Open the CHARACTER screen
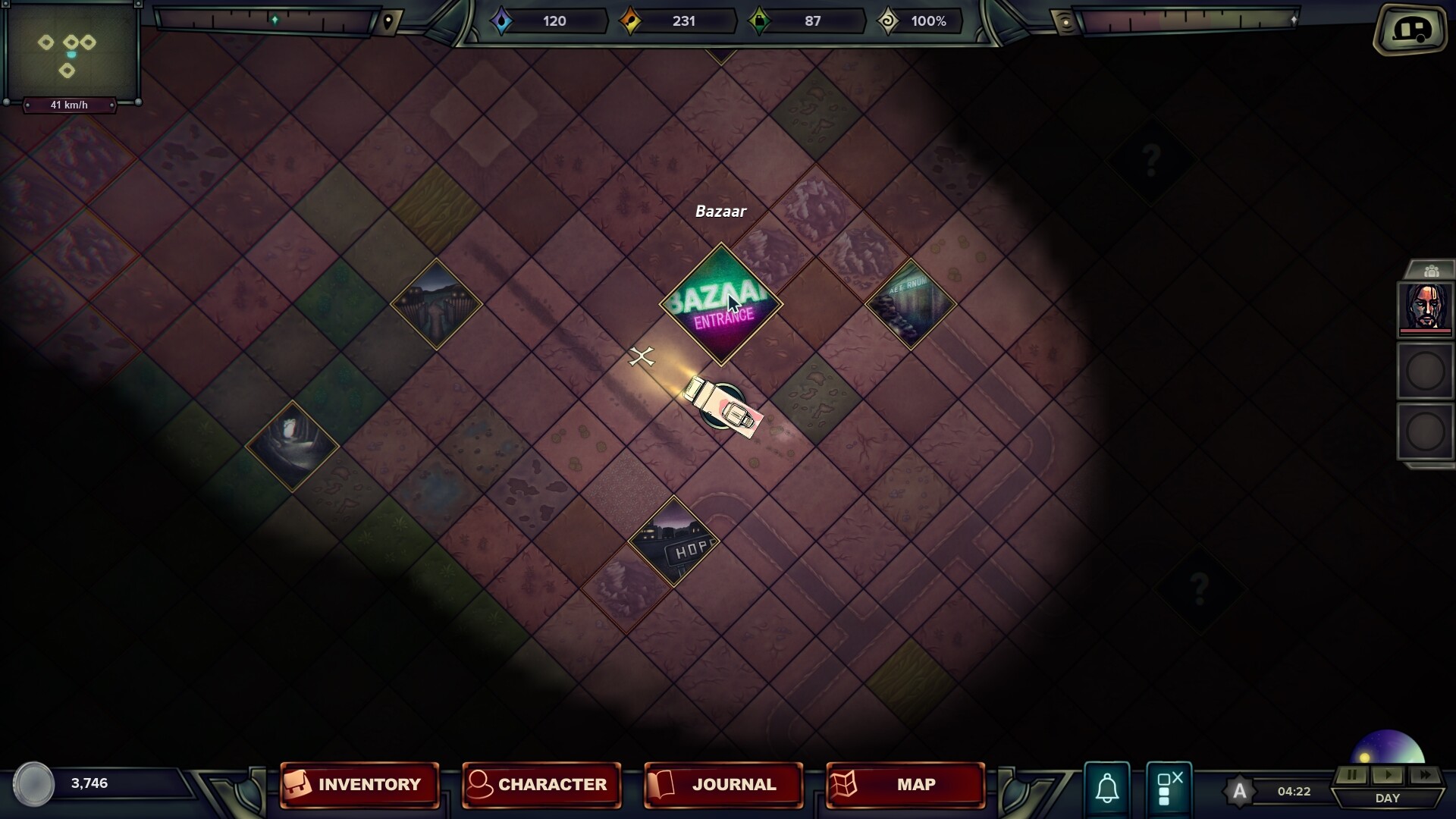 click(542, 785)
